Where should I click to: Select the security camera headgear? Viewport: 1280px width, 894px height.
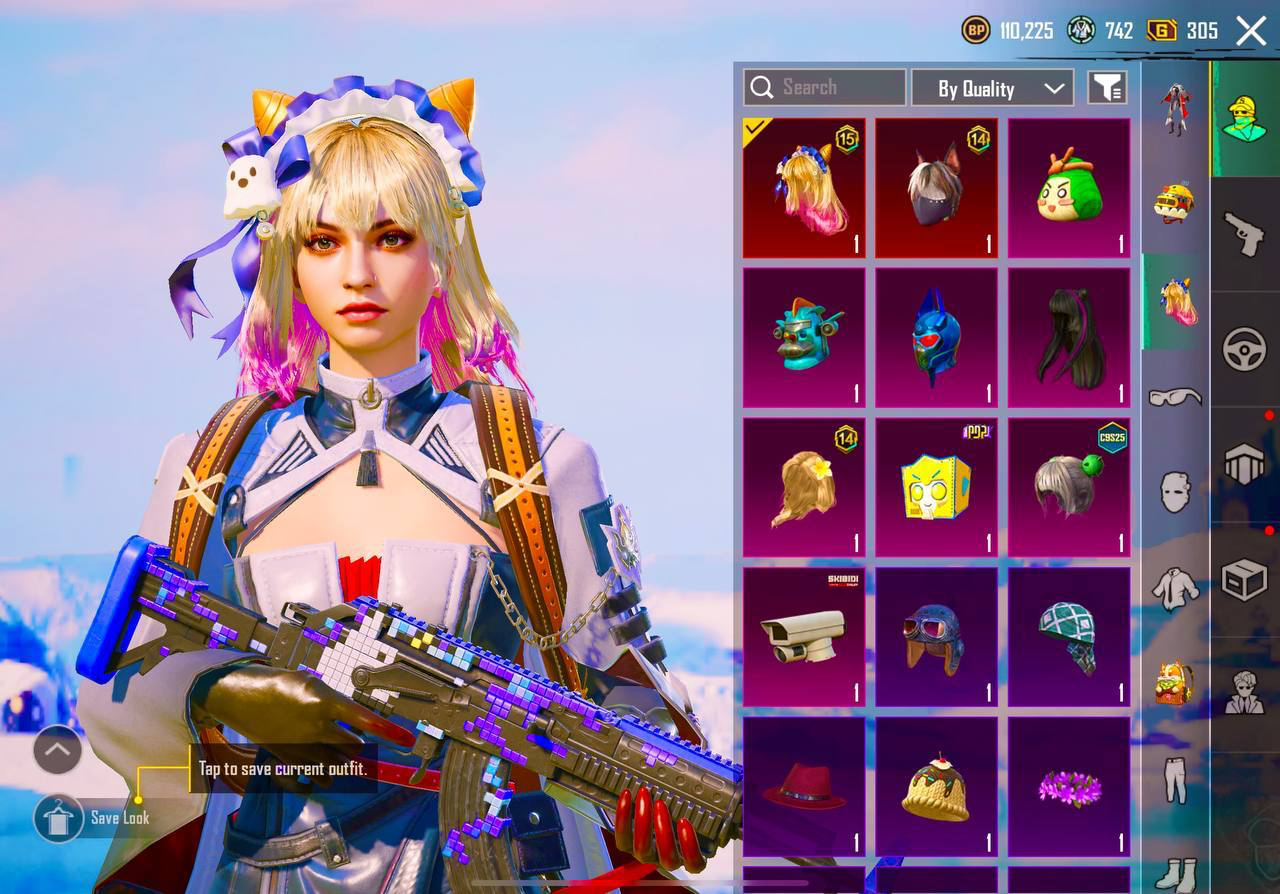coord(804,637)
